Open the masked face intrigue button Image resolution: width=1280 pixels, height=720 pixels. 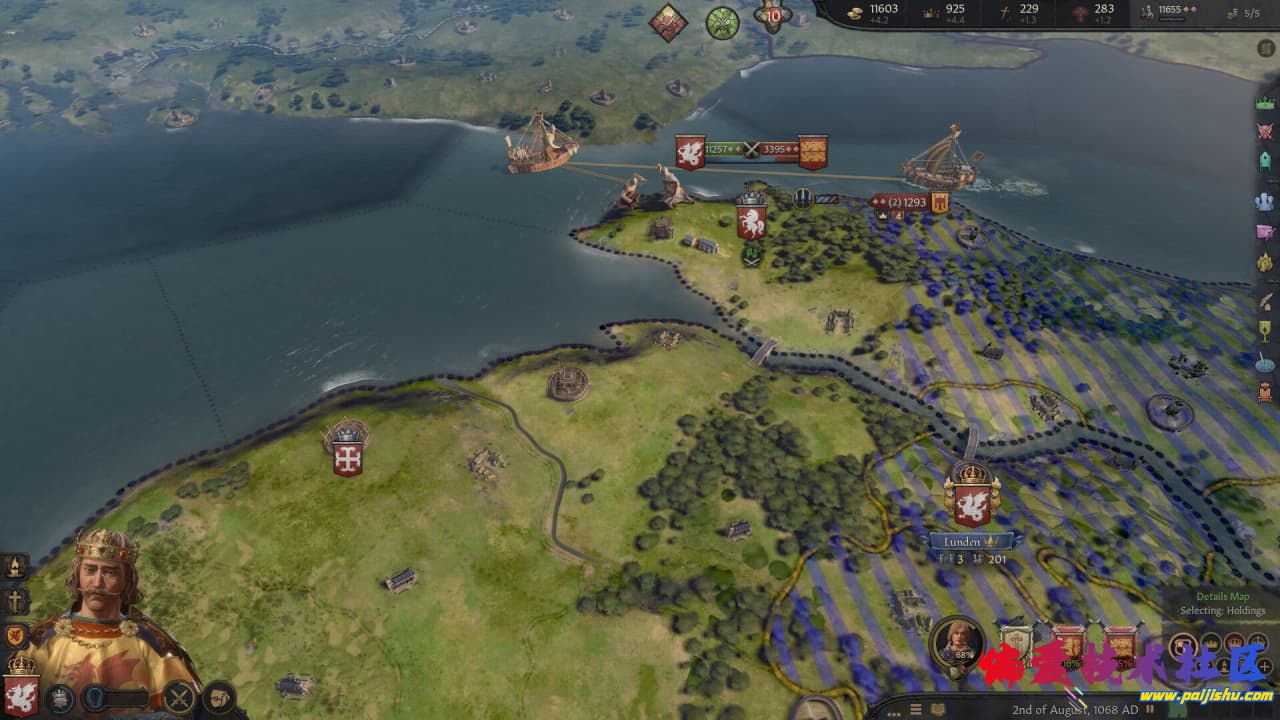(219, 696)
